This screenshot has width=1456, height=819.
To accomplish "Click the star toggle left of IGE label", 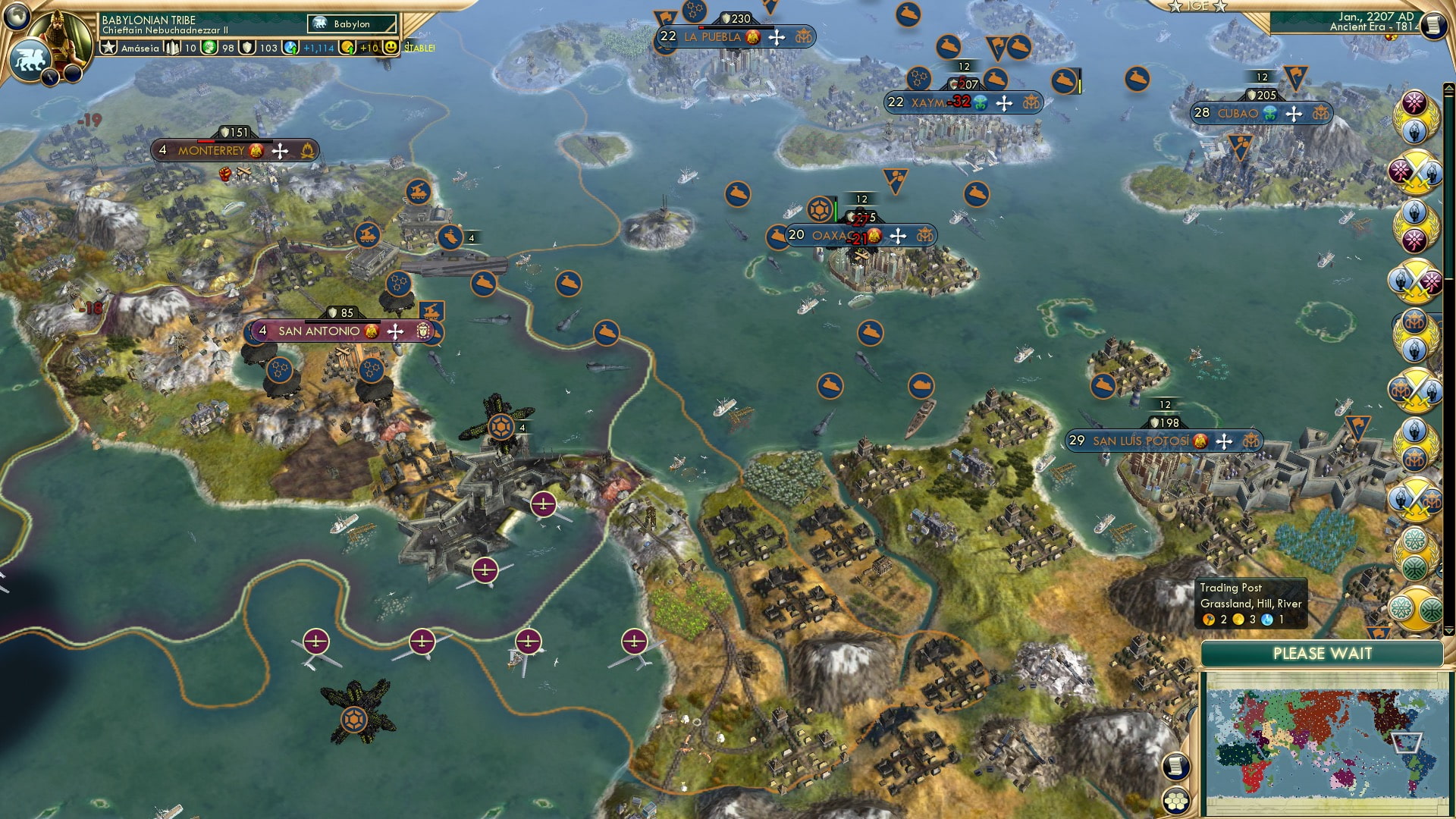I will [1175, 7].
